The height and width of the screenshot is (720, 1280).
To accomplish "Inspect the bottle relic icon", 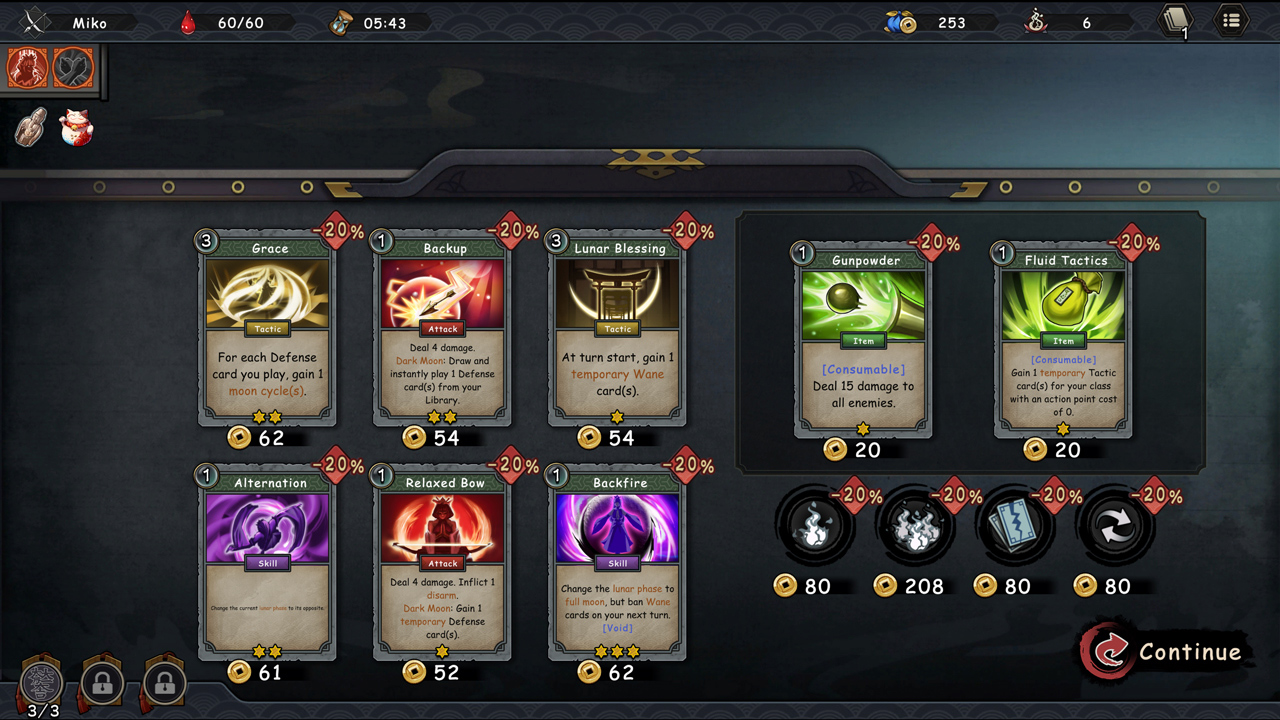I will [31, 128].
